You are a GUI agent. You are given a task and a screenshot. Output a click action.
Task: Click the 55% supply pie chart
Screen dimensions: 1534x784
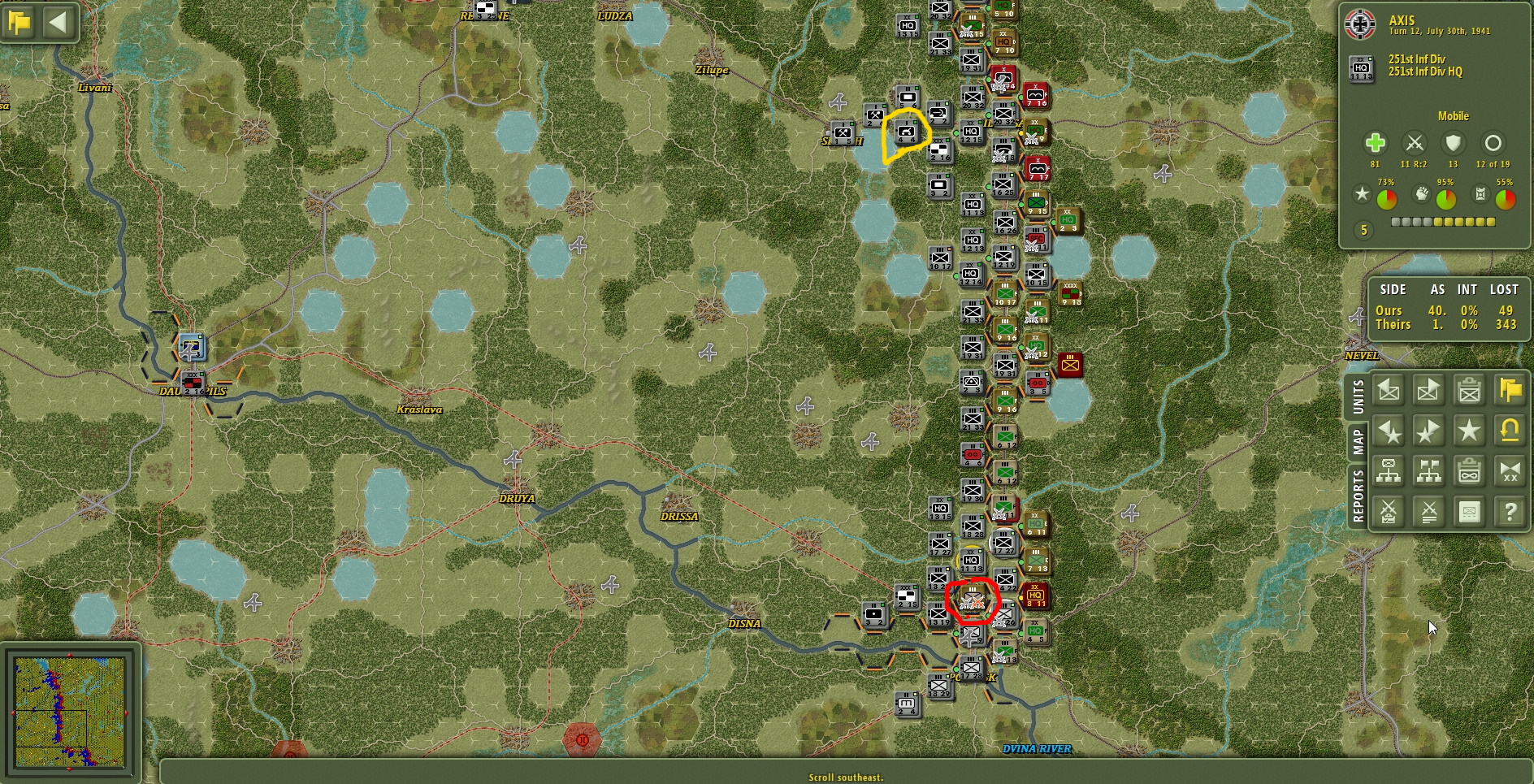[1505, 199]
